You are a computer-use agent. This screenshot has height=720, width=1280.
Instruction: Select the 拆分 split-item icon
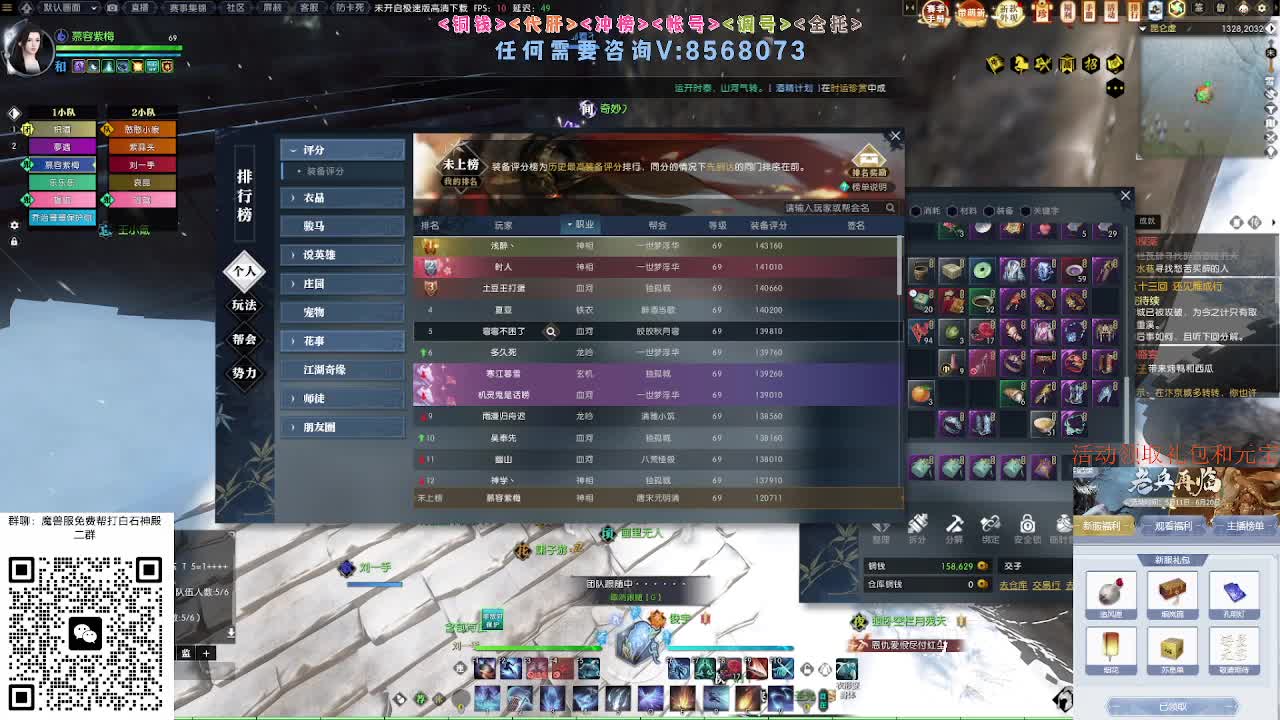919,528
